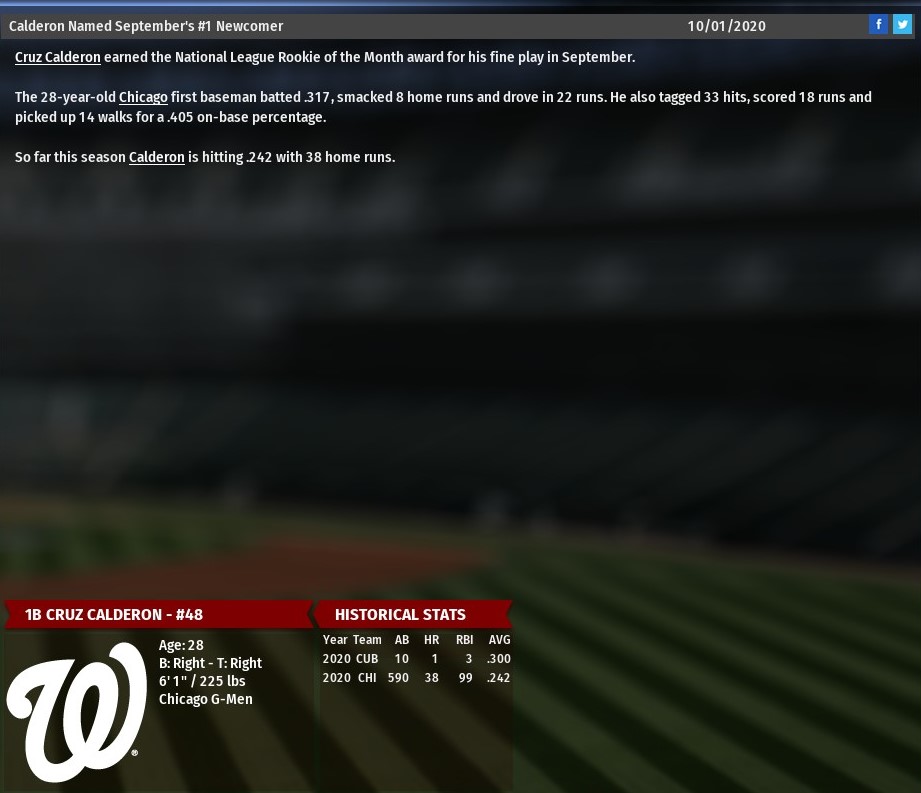Share the article via the Twitter icon
921x793 pixels.
coord(902,25)
